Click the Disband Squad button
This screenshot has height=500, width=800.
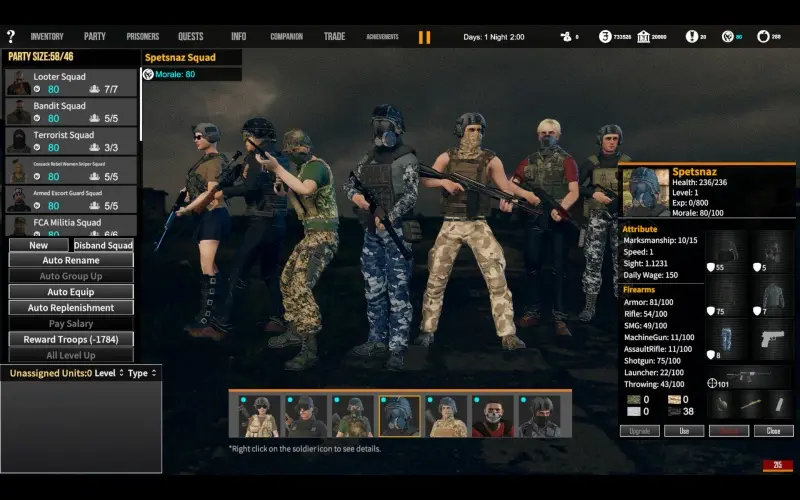tap(104, 245)
